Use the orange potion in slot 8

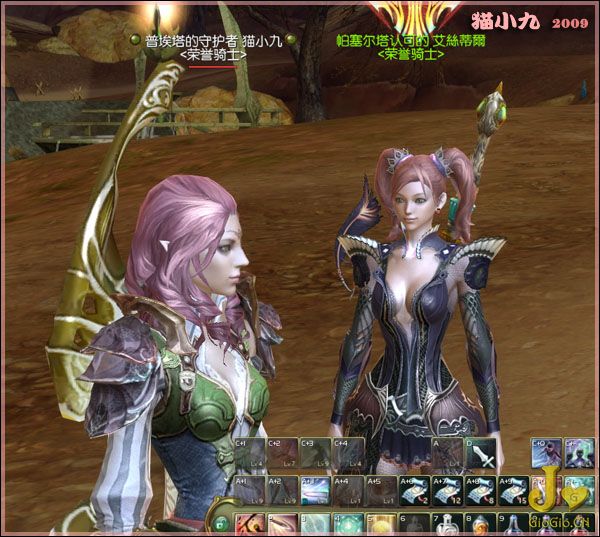point(480,525)
